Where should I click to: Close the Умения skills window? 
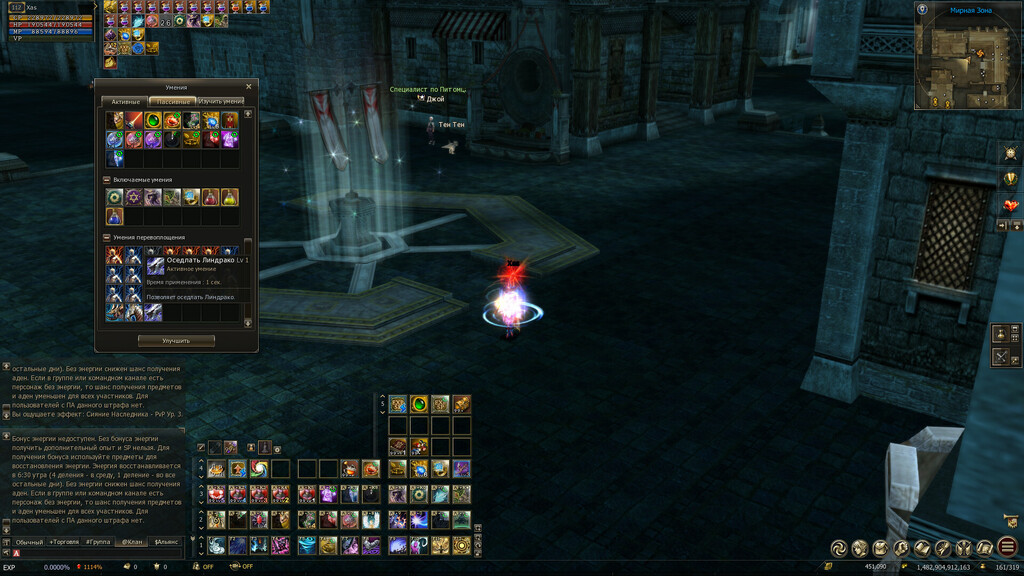[249, 87]
